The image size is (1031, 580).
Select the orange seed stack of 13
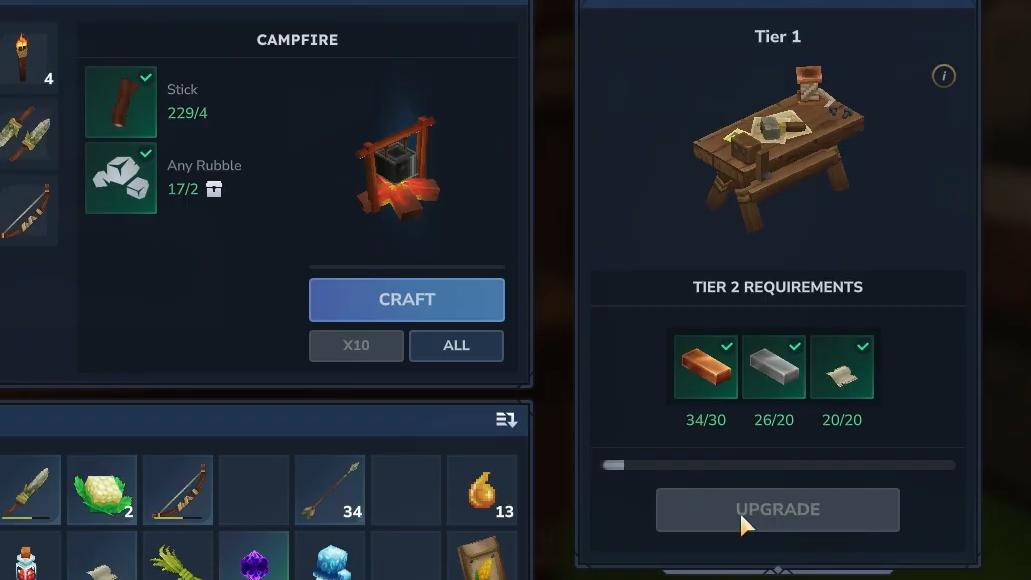[x=483, y=491]
